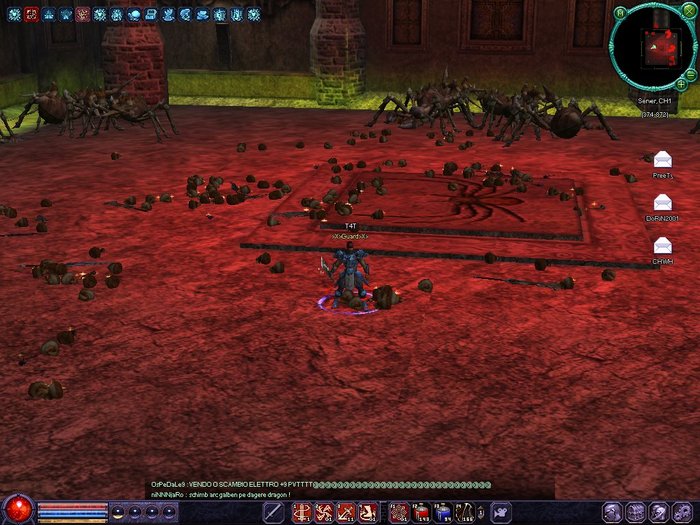
Task: Open the whisper envelope from CHWH
Action: pyautogui.click(x=662, y=246)
